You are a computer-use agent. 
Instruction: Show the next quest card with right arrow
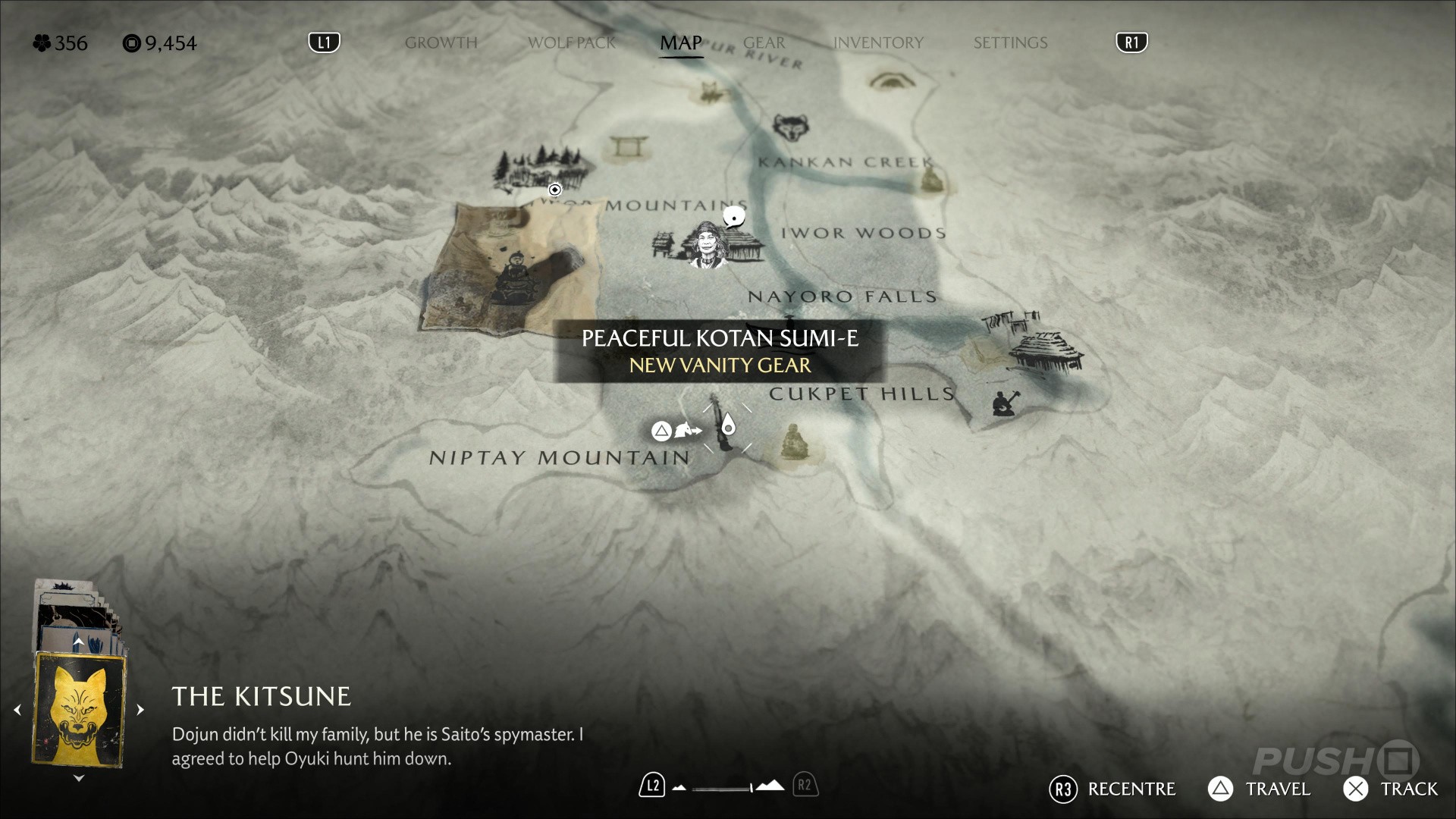click(x=140, y=710)
